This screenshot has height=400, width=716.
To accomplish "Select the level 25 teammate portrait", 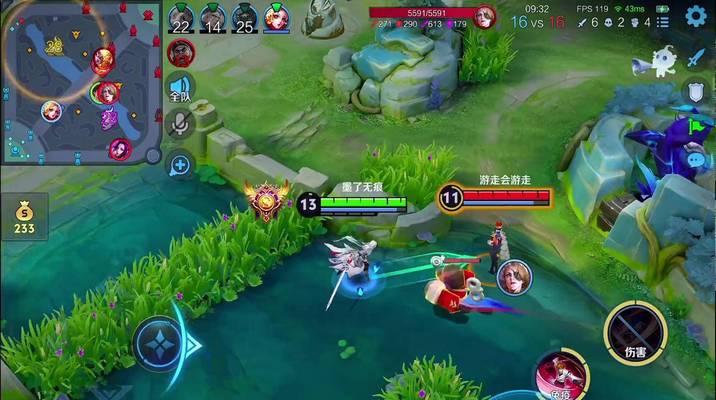I will tap(245, 18).
